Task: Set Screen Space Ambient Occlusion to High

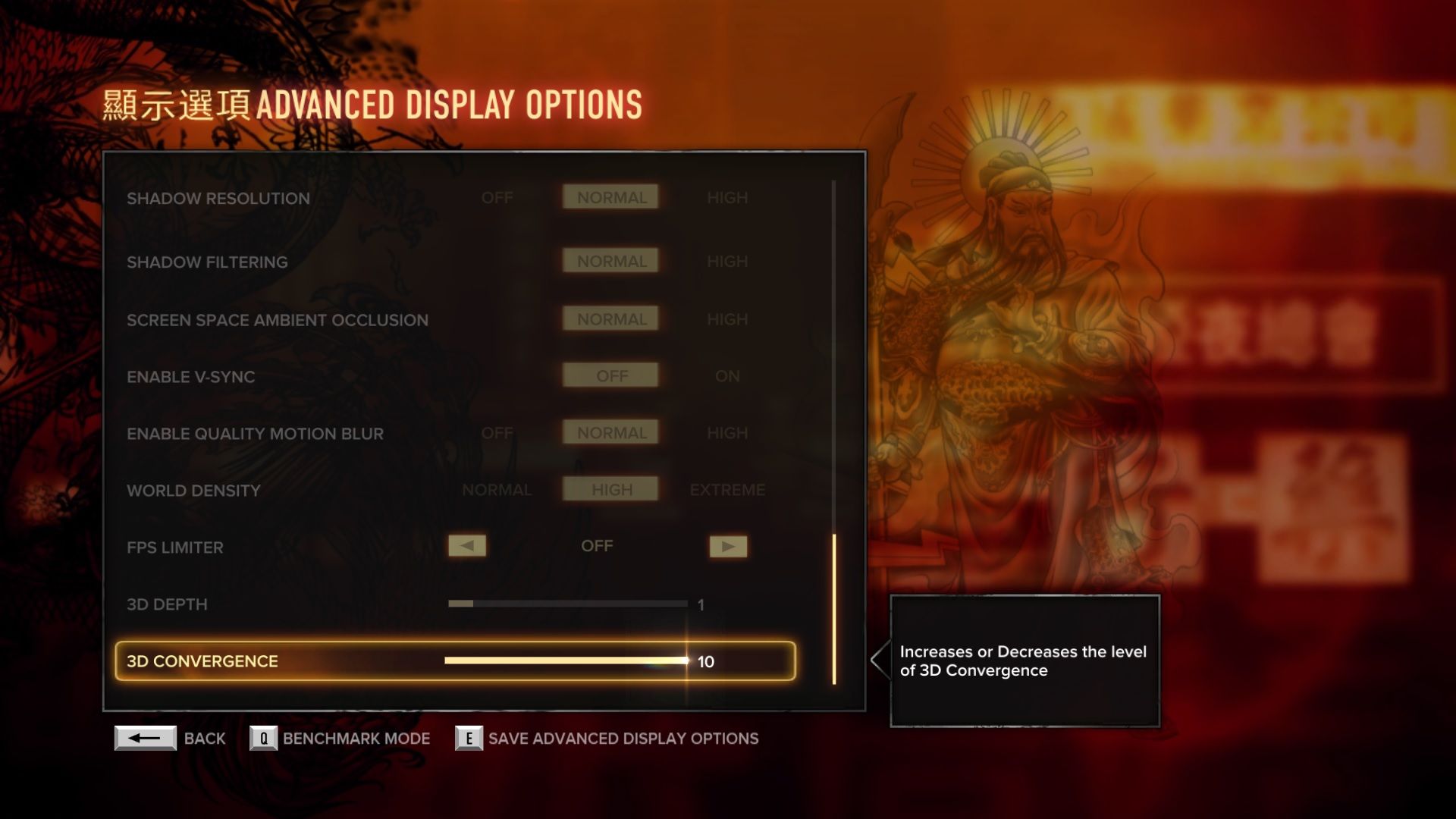Action: coord(726,320)
